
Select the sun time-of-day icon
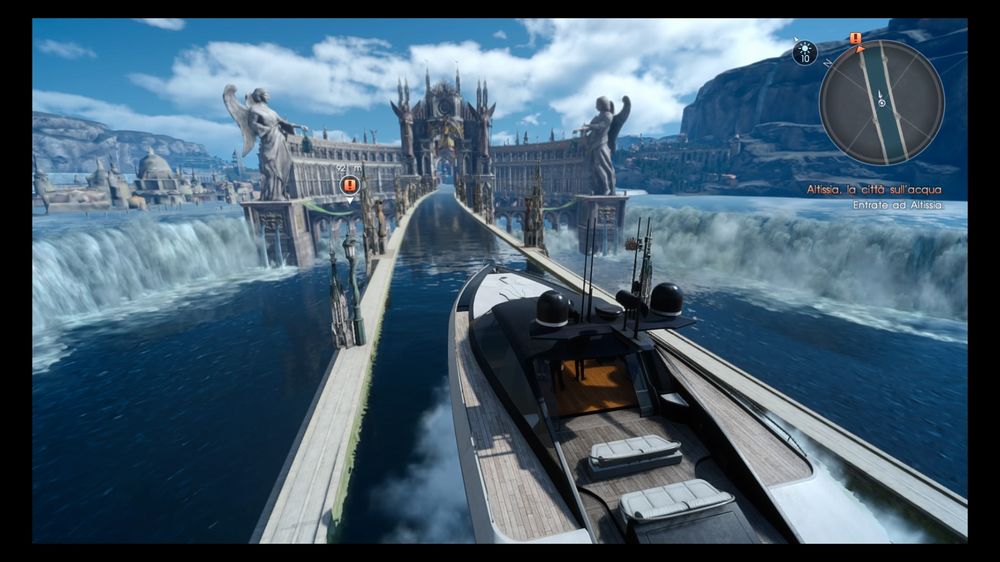(805, 52)
